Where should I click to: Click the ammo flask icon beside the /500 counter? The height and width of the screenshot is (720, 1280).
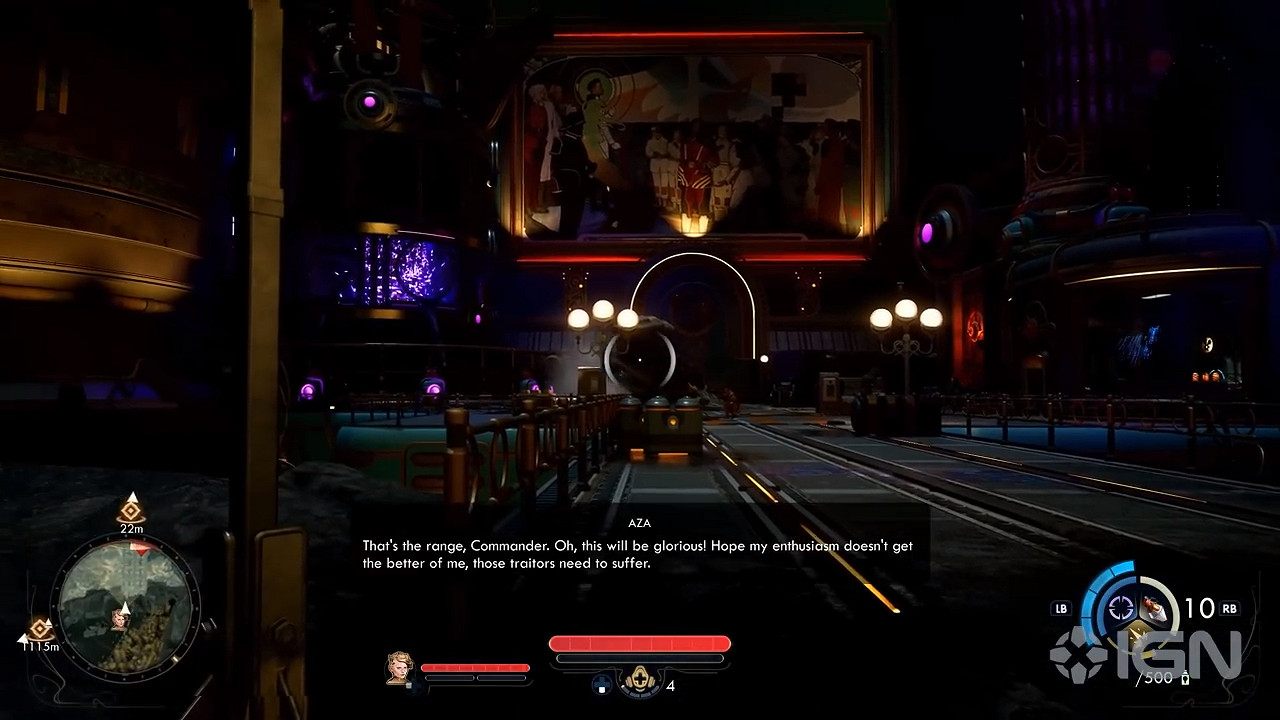point(1186,678)
